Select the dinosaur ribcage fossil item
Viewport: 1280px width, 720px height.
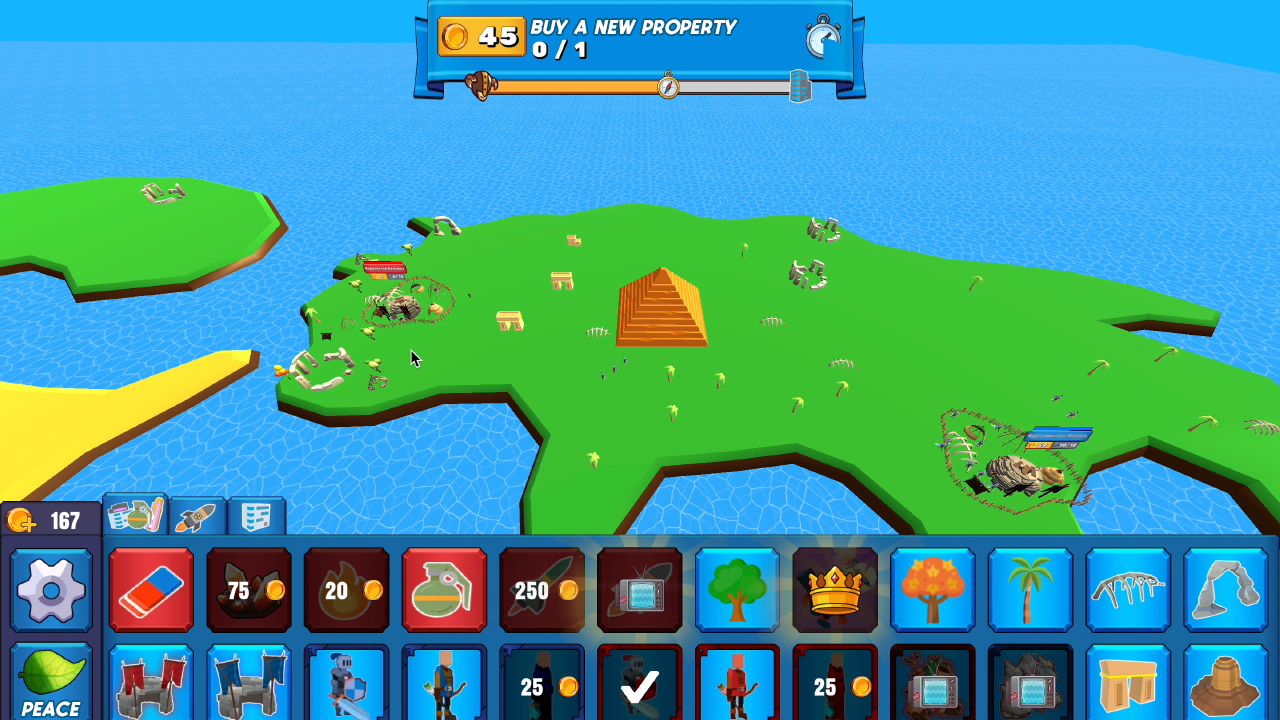point(1128,591)
